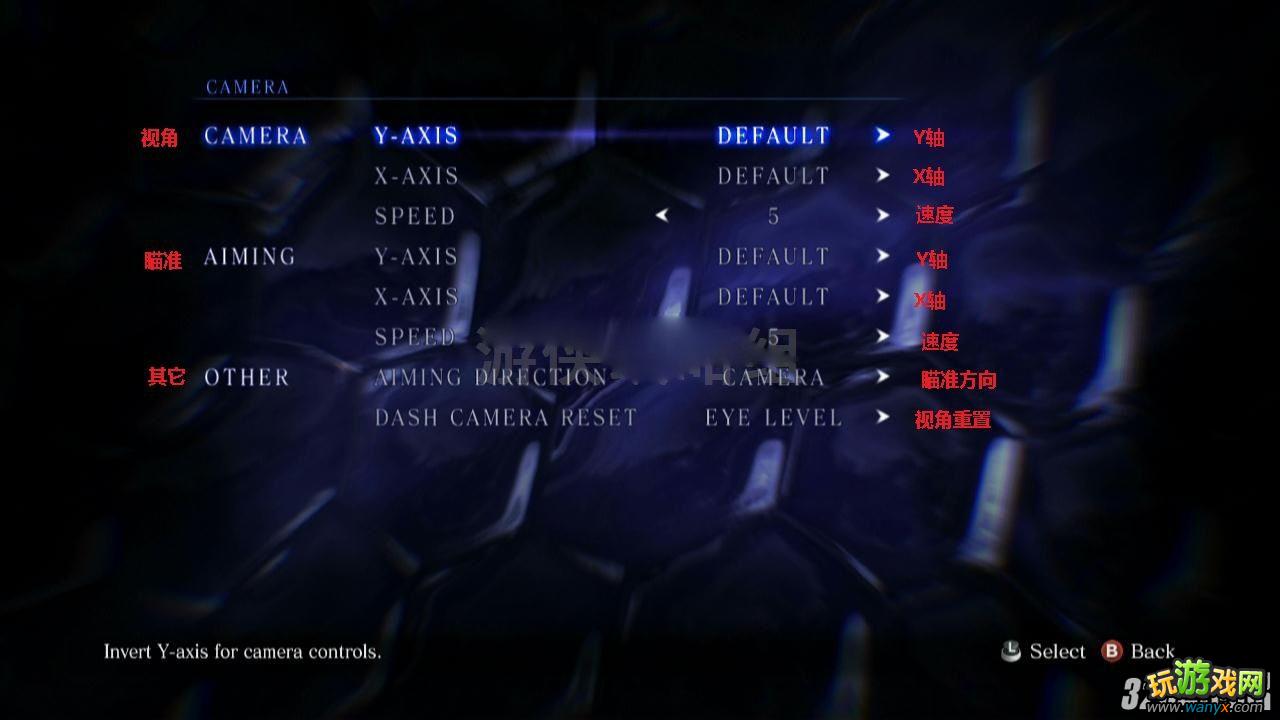
Task: Click right arrow on camera X-AXIS row
Action: 882,175
